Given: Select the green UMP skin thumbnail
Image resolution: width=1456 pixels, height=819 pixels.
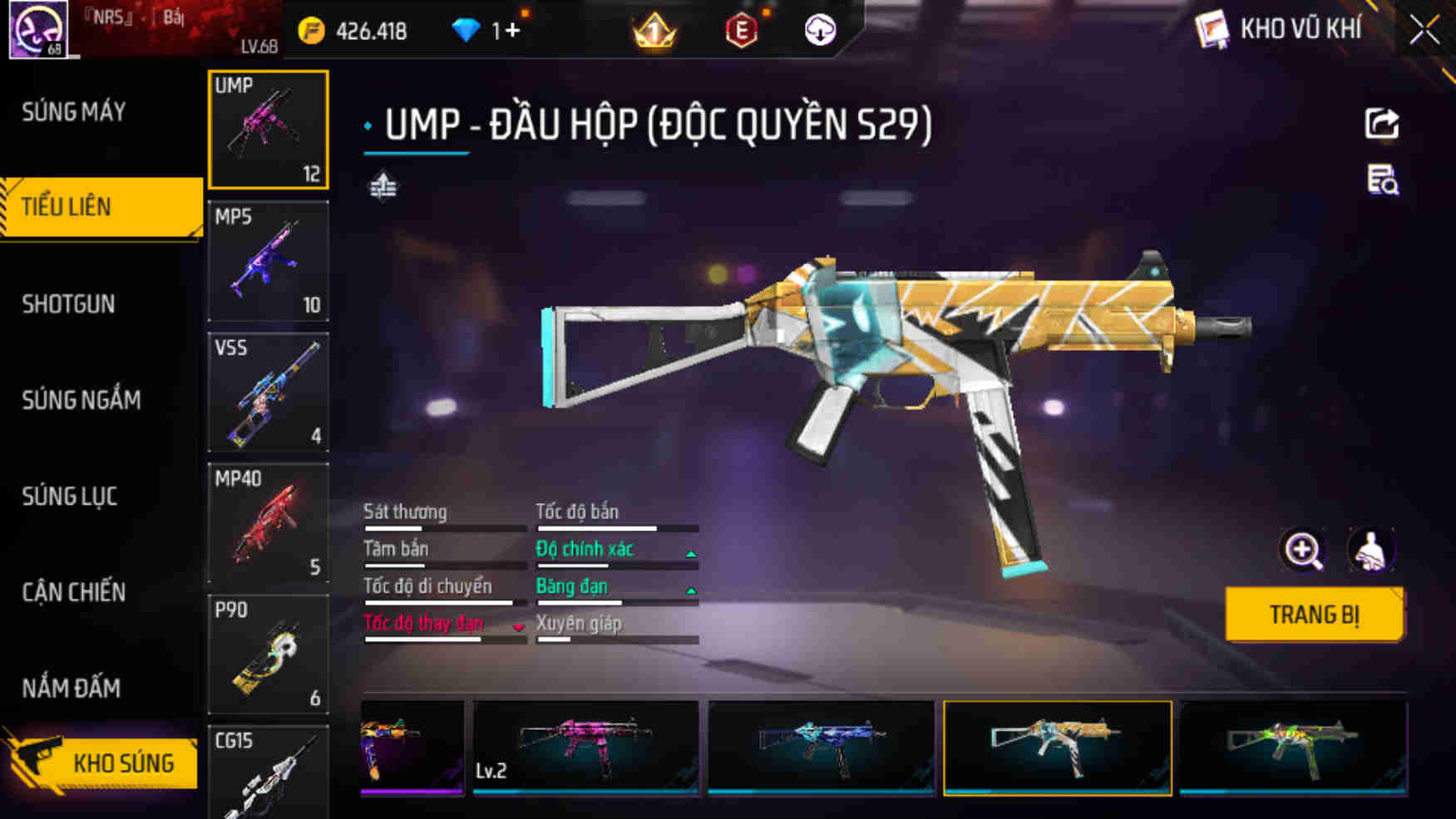Looking at the screenshot, I should pos(1293,747).
